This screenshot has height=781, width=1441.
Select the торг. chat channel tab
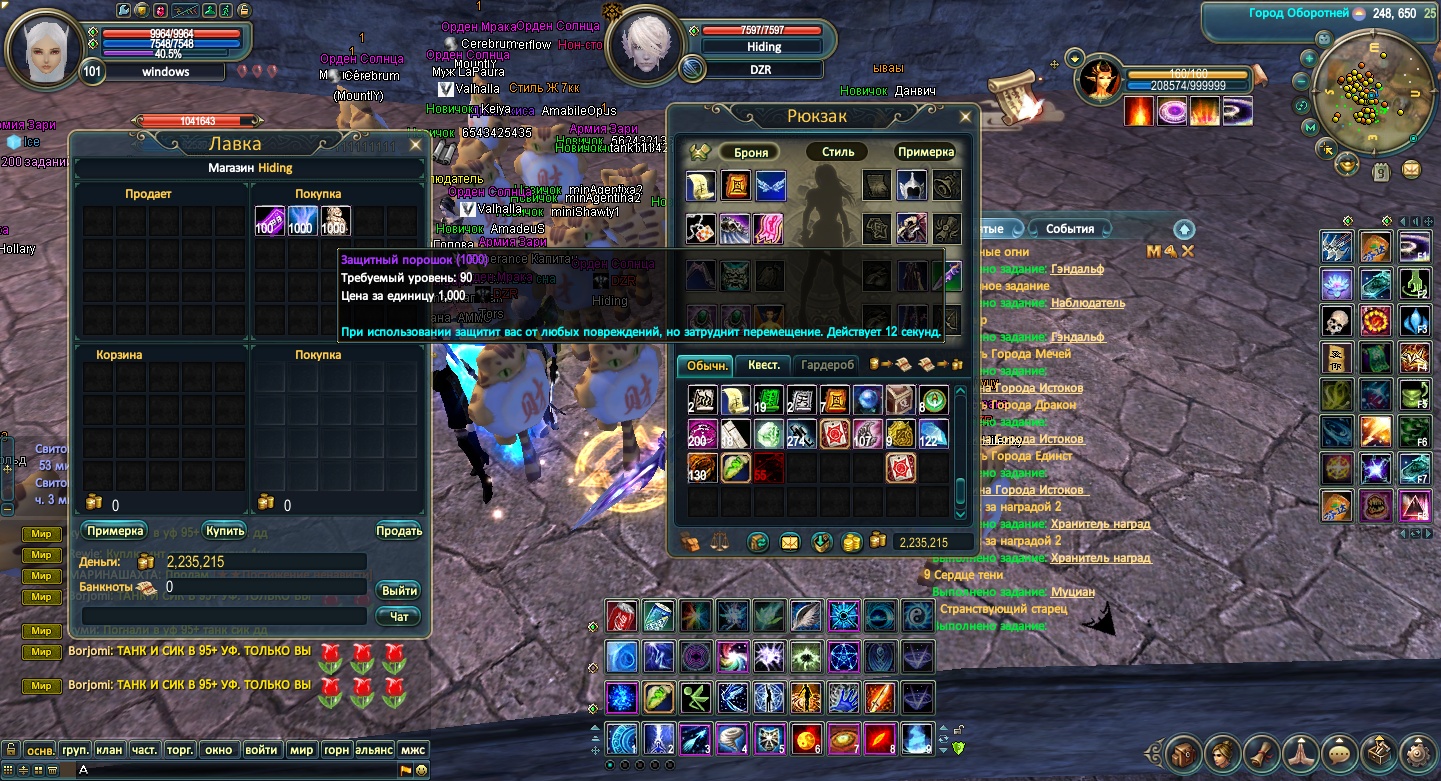coord(180,749)
